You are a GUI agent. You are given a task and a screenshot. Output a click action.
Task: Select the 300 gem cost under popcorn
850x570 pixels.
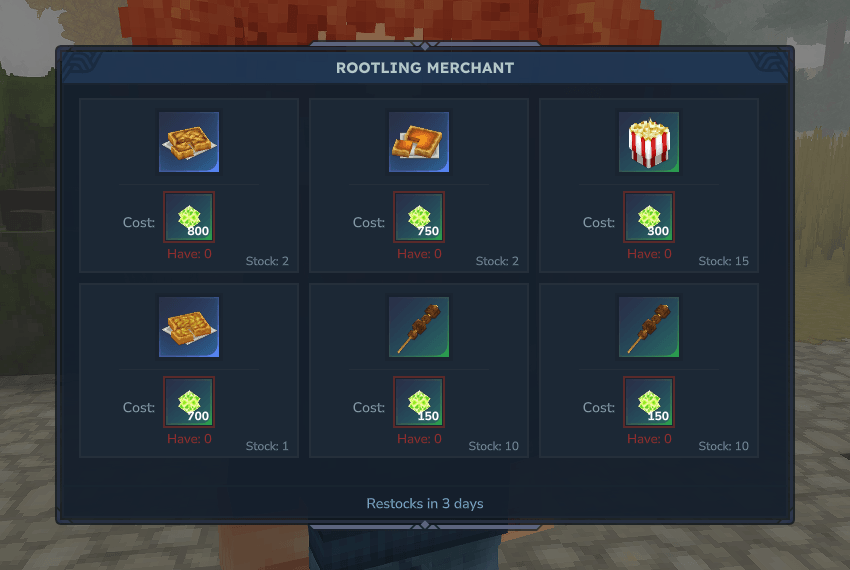649,217
